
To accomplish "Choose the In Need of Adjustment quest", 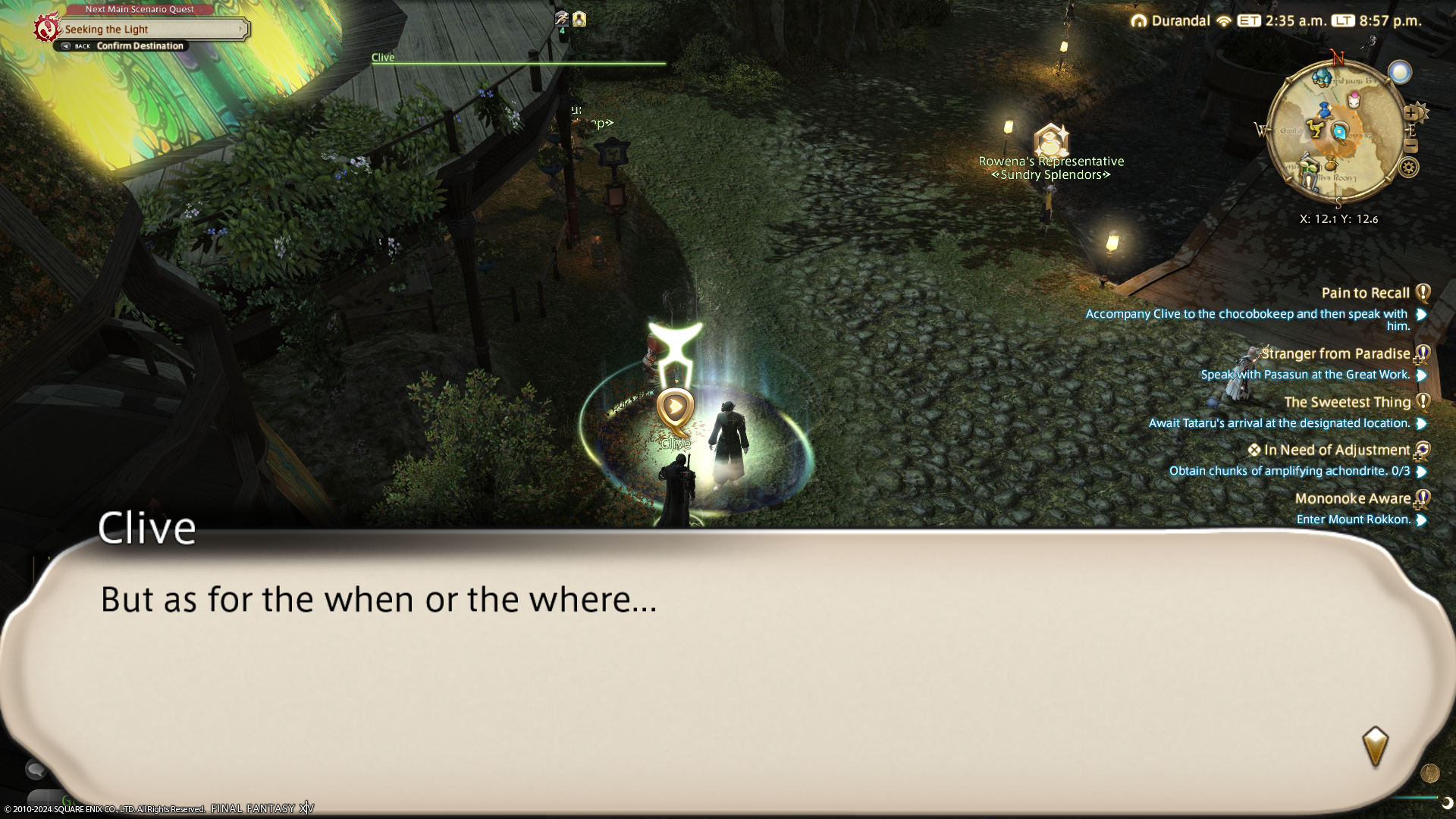I will 1336,450.
